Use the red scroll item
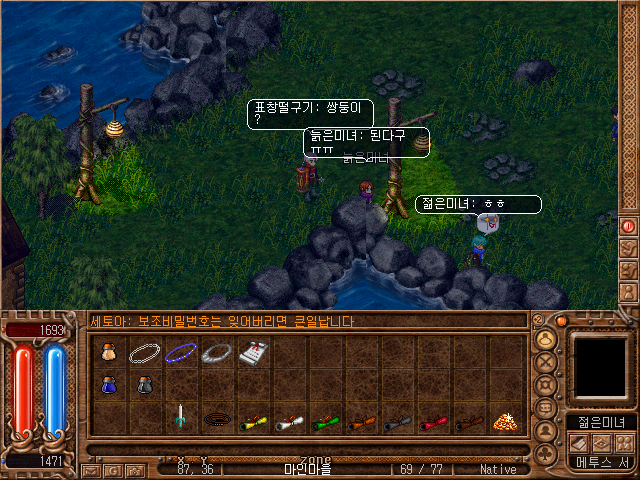 (x=431, y=423)
